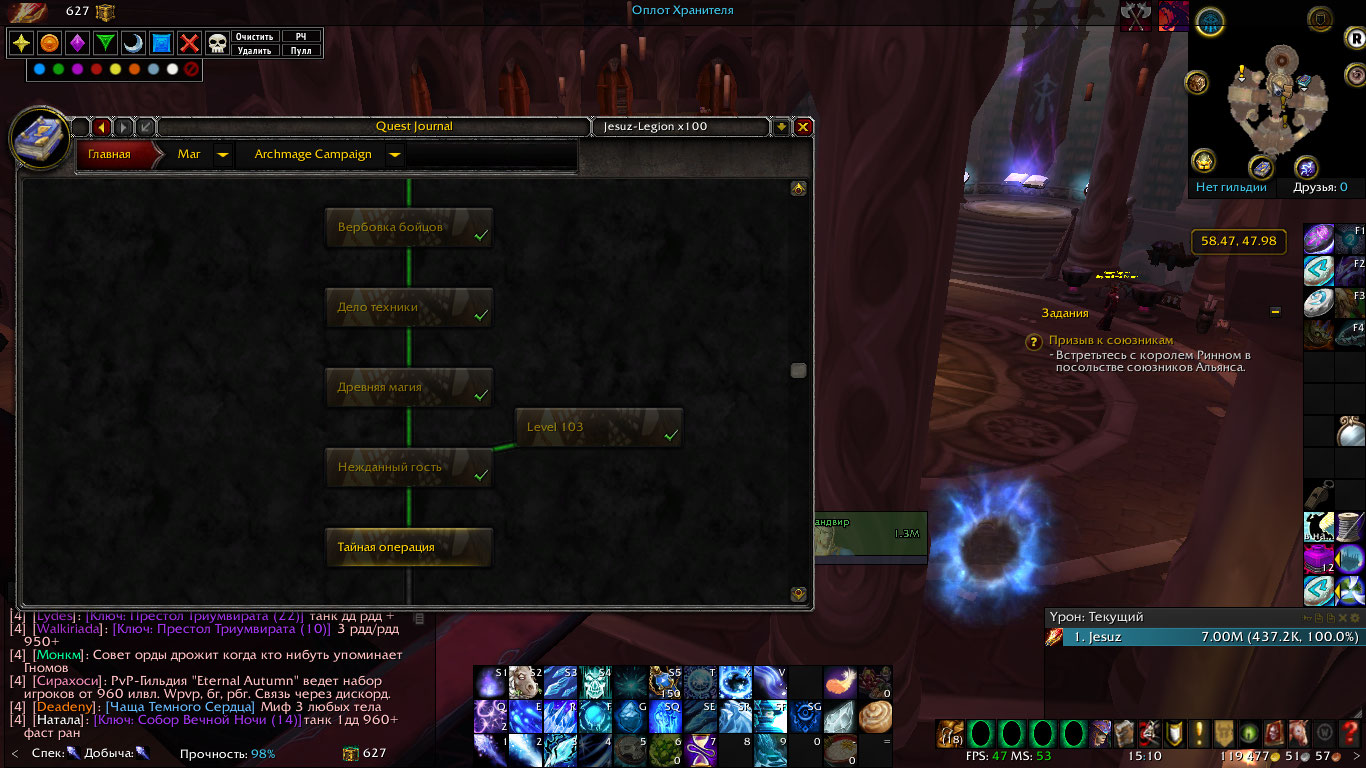Select the Тайная операция quest node

(x=409, y=547)
